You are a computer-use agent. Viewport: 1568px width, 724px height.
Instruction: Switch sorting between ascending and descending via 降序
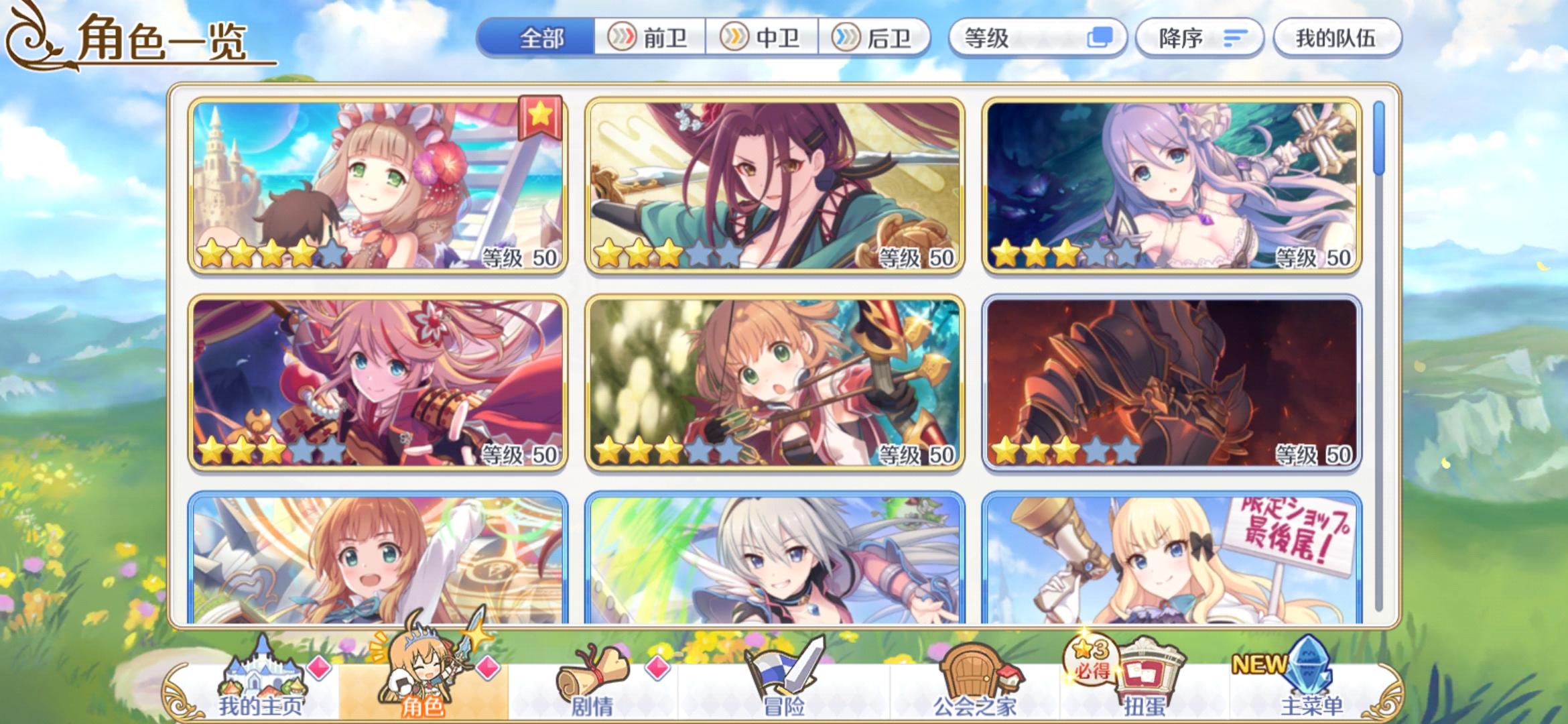point(1199,38)
